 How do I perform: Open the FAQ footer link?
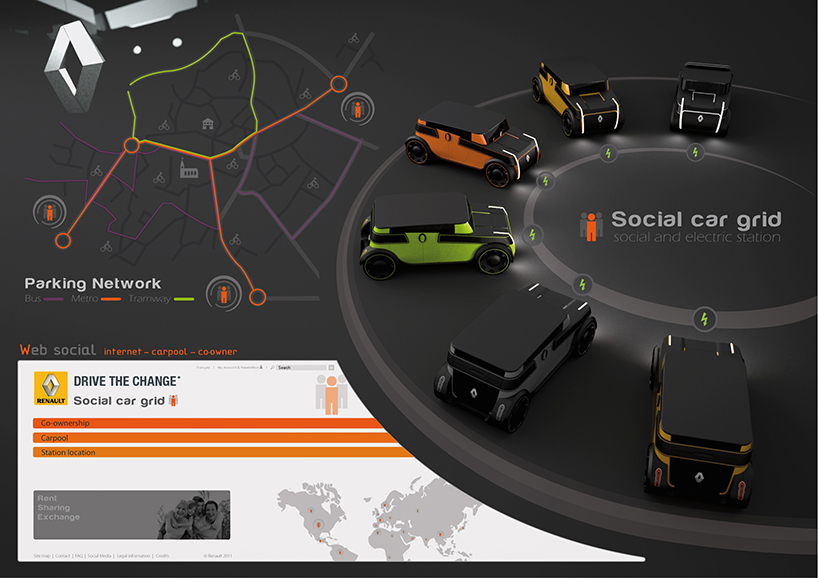pos(79,554)
